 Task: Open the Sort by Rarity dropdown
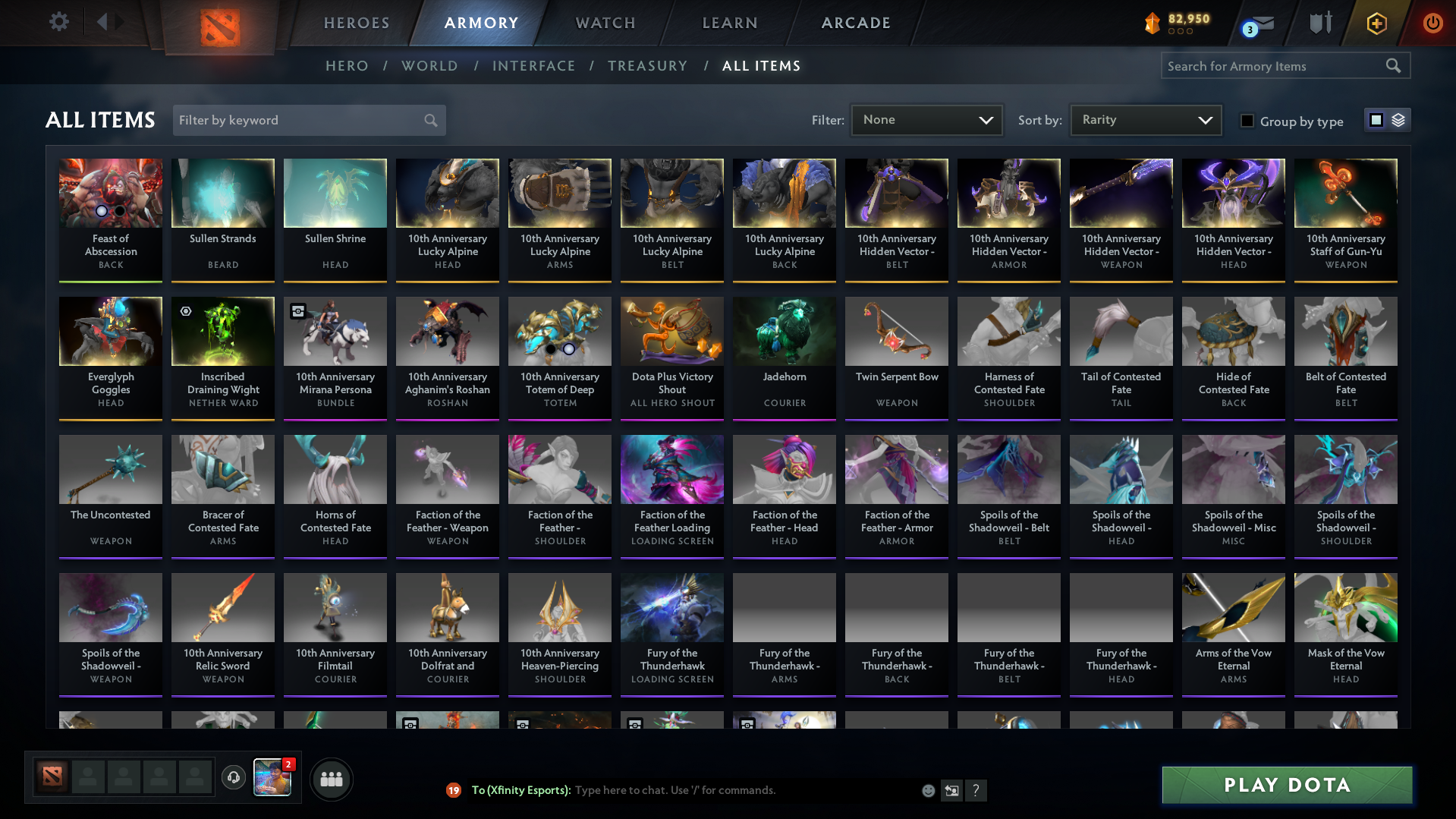tap(1145, 119)
